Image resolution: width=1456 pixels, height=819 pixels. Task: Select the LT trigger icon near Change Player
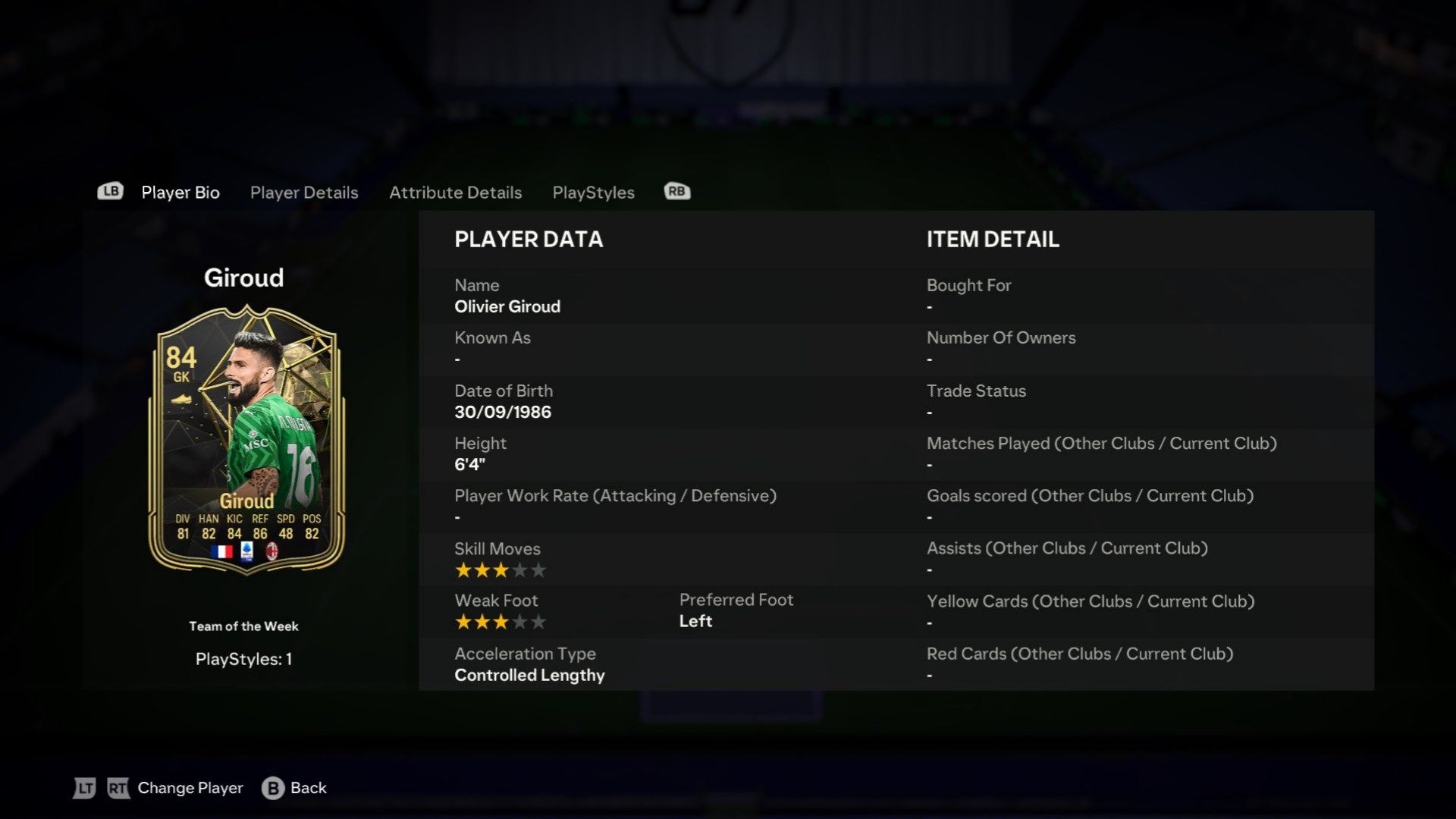[x=85, y=788]
